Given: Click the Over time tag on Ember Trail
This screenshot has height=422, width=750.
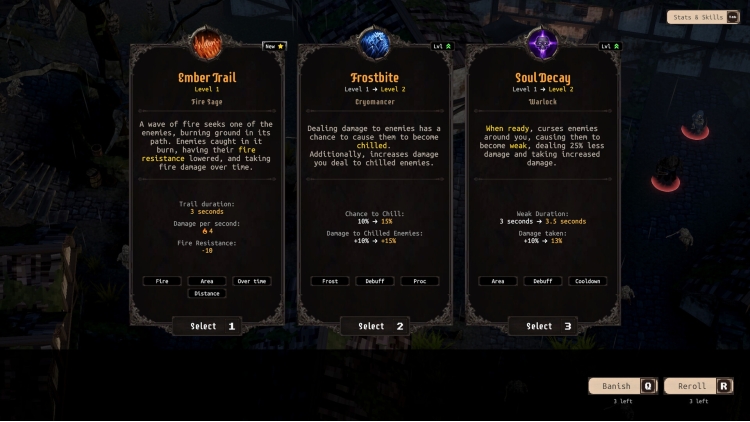Looking at the screenshot, I should (x=251, y=281).
